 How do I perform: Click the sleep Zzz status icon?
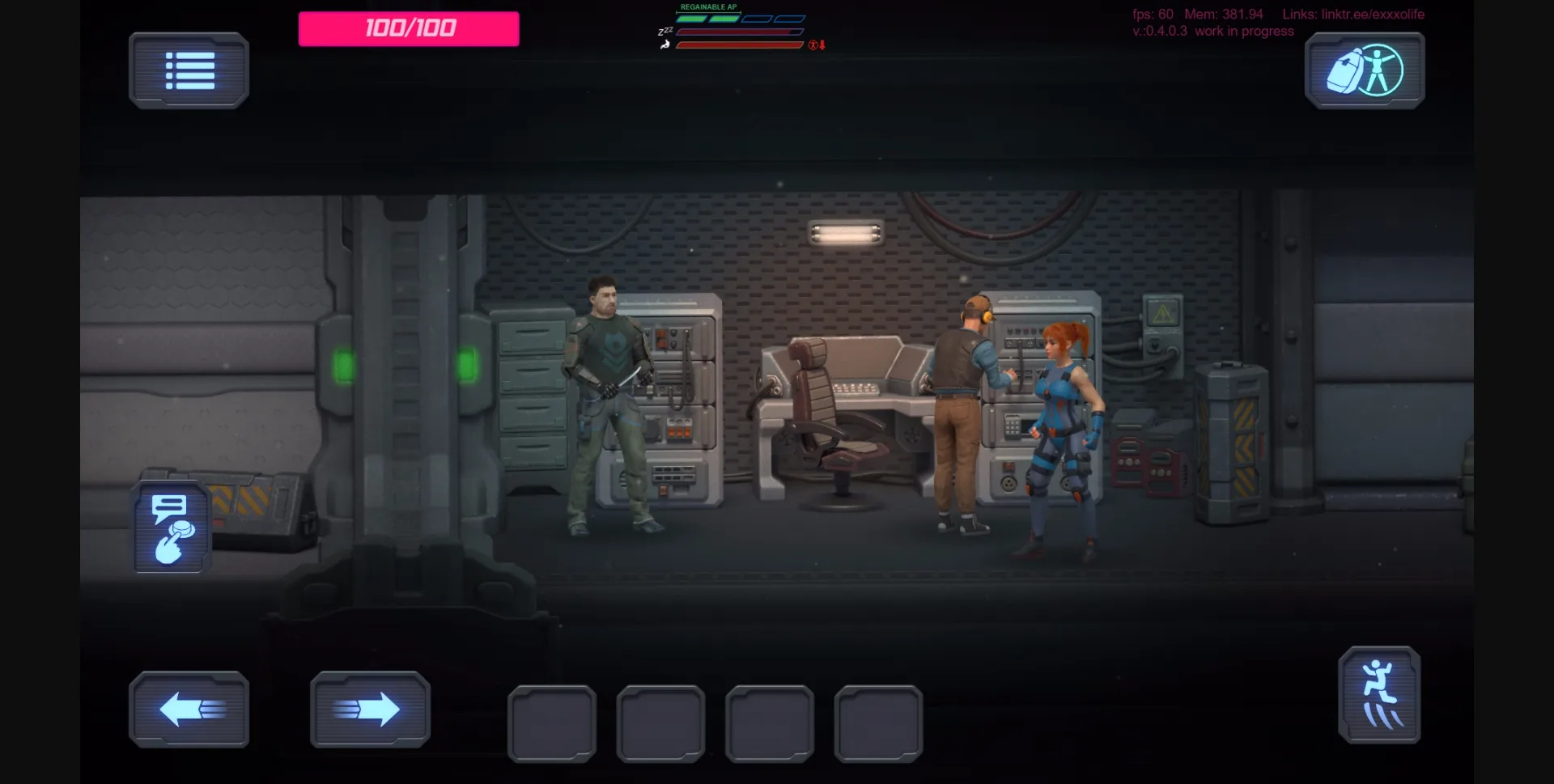[665, 32]
